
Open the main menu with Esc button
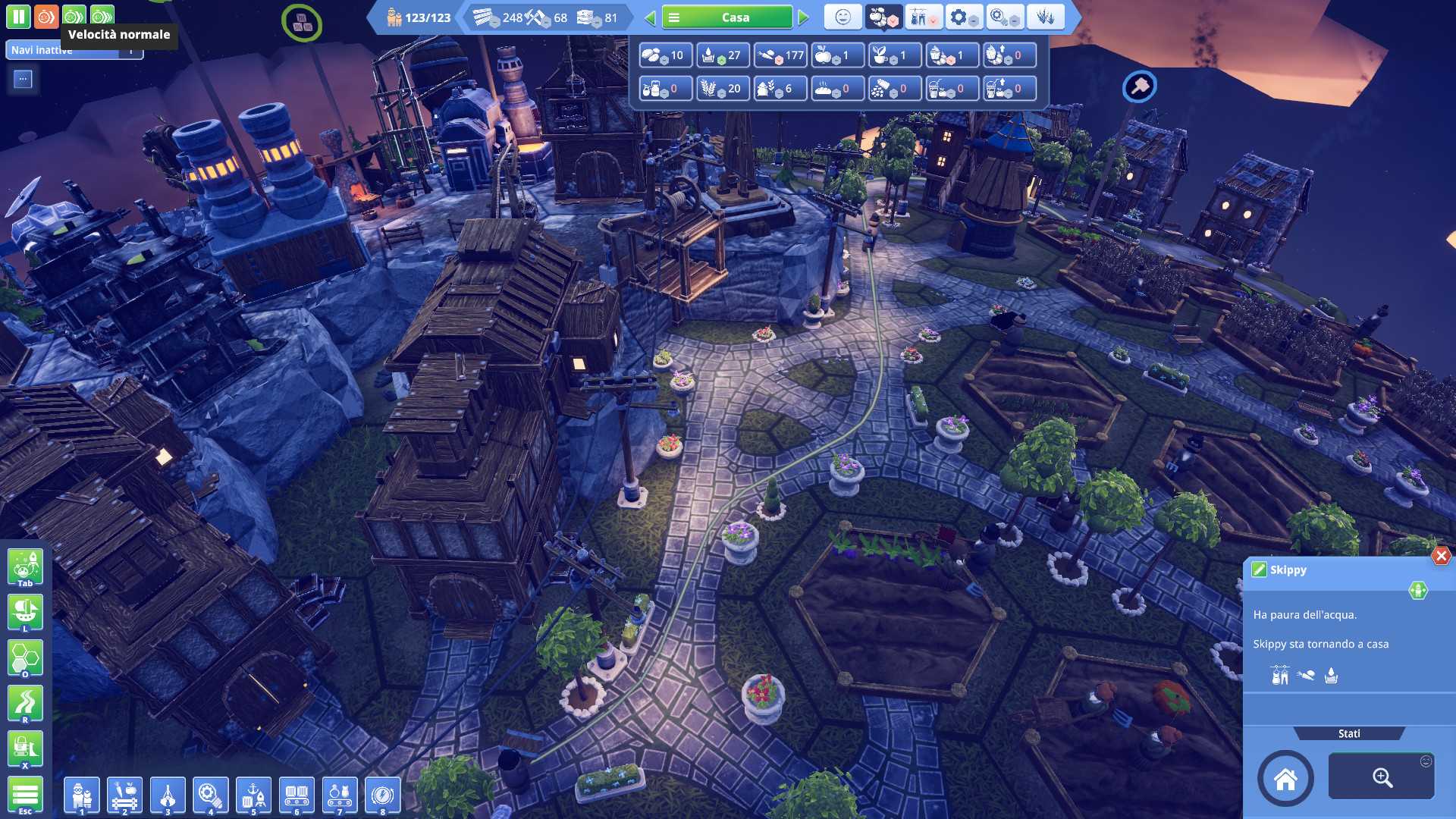coord(25,795)
